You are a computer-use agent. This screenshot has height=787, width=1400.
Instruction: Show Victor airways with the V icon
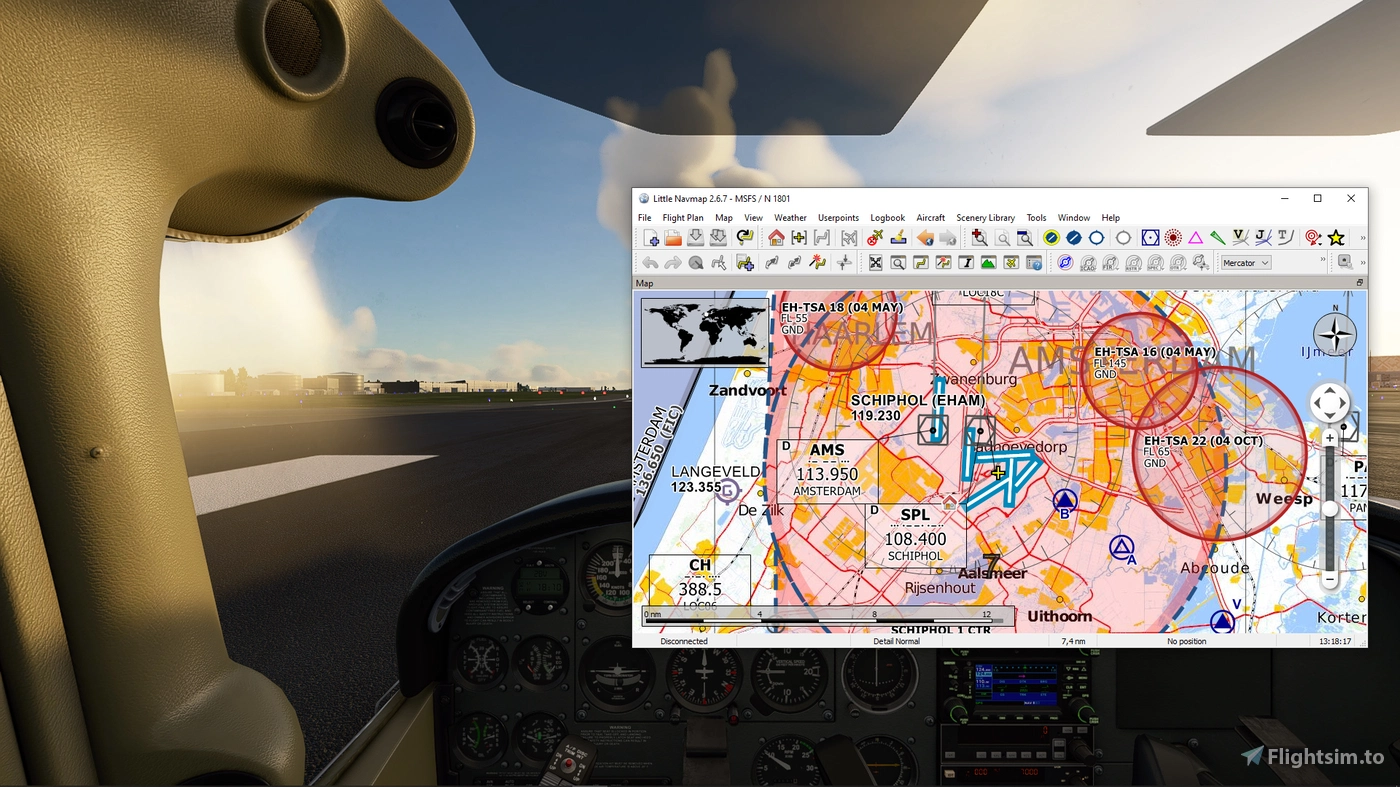(x=1240, y=236)
